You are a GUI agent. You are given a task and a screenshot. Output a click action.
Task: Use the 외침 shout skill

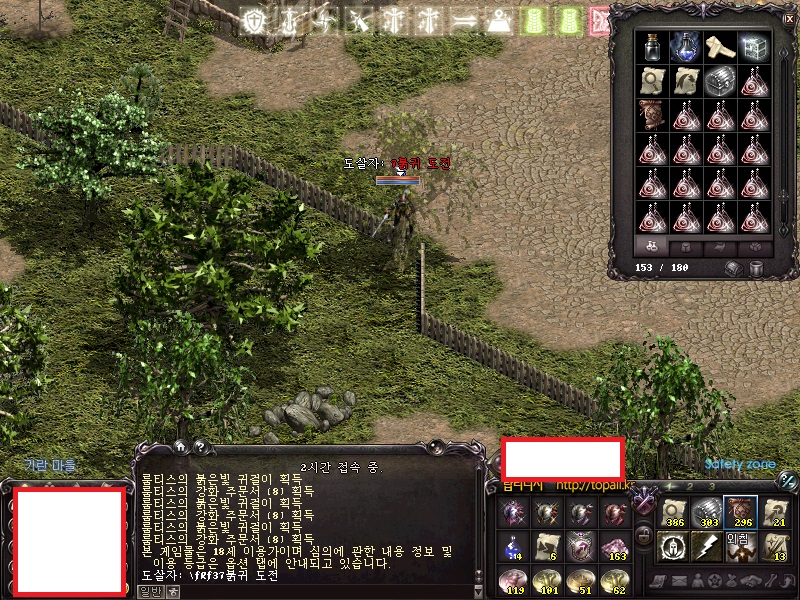[x=740, y=546]
